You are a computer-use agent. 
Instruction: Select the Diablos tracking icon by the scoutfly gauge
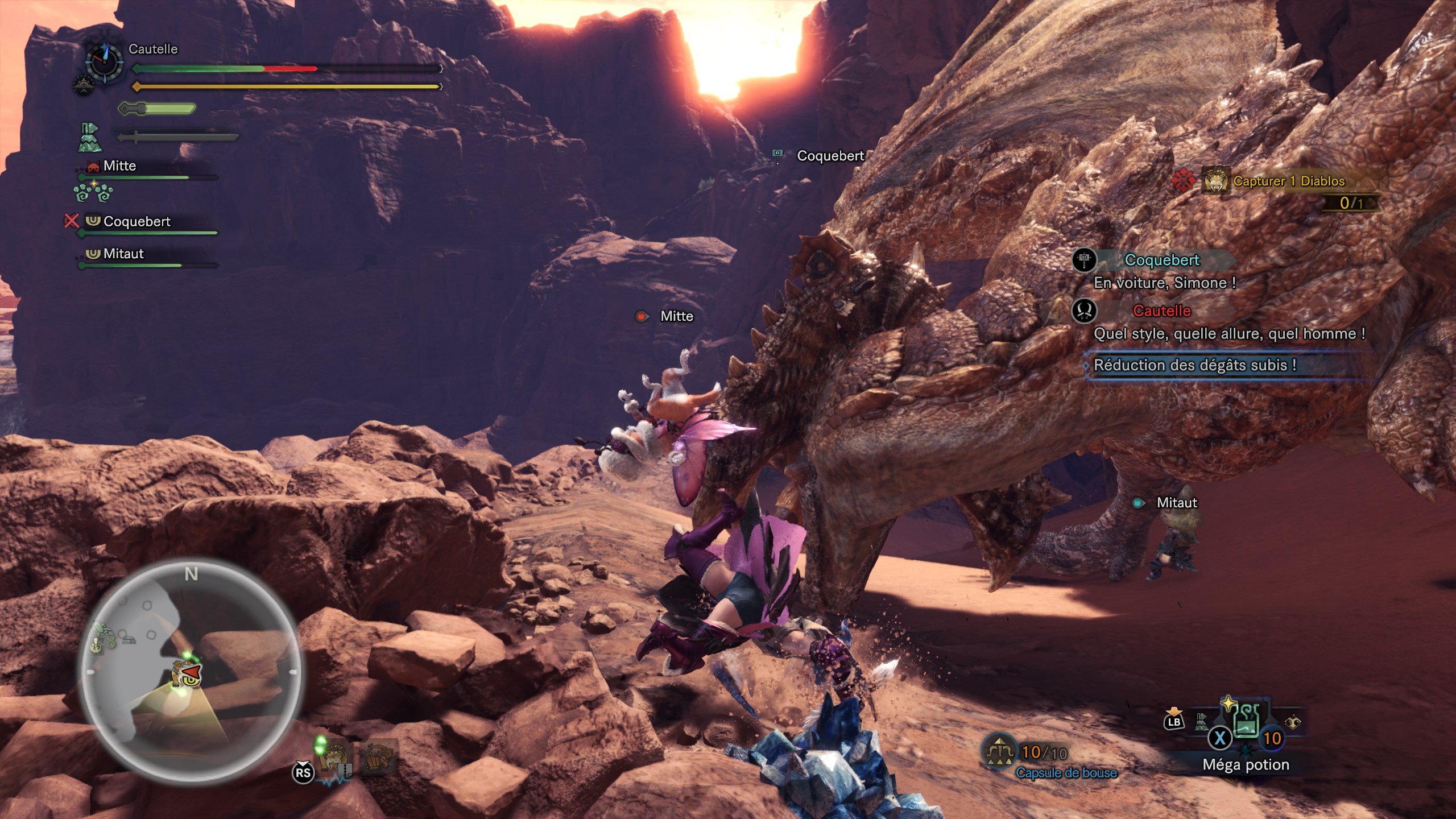coord(334,758)
